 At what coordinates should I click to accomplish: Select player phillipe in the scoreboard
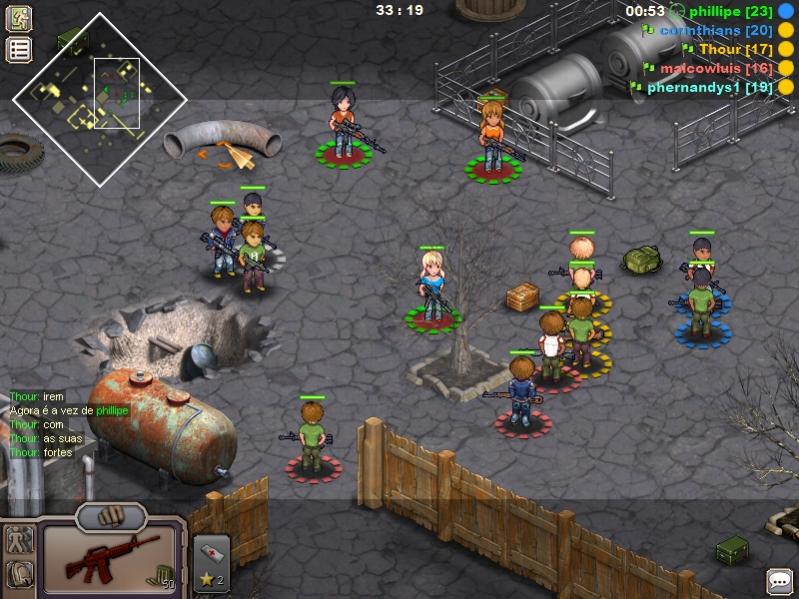click(x=728, y=11)
